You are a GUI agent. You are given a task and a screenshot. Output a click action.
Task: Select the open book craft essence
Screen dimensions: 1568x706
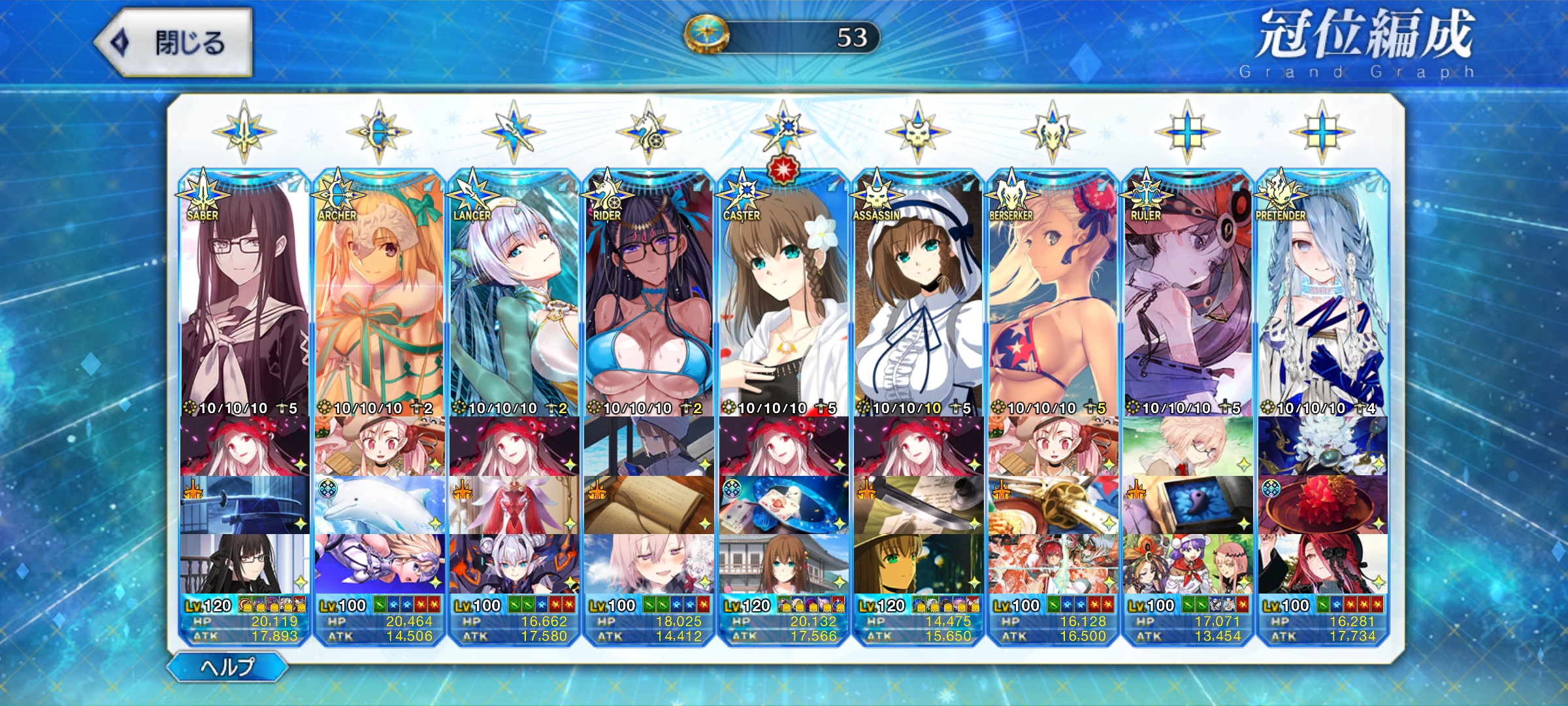pos(649,505)
